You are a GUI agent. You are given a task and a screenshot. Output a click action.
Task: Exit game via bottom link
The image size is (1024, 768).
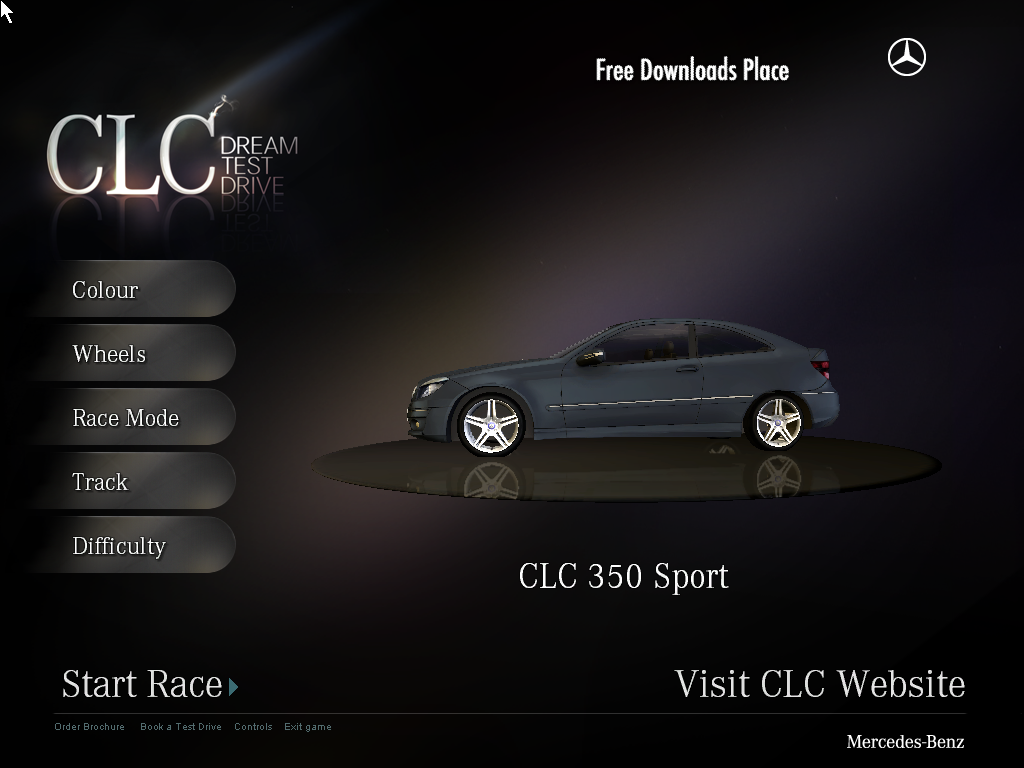coord(307,727)
